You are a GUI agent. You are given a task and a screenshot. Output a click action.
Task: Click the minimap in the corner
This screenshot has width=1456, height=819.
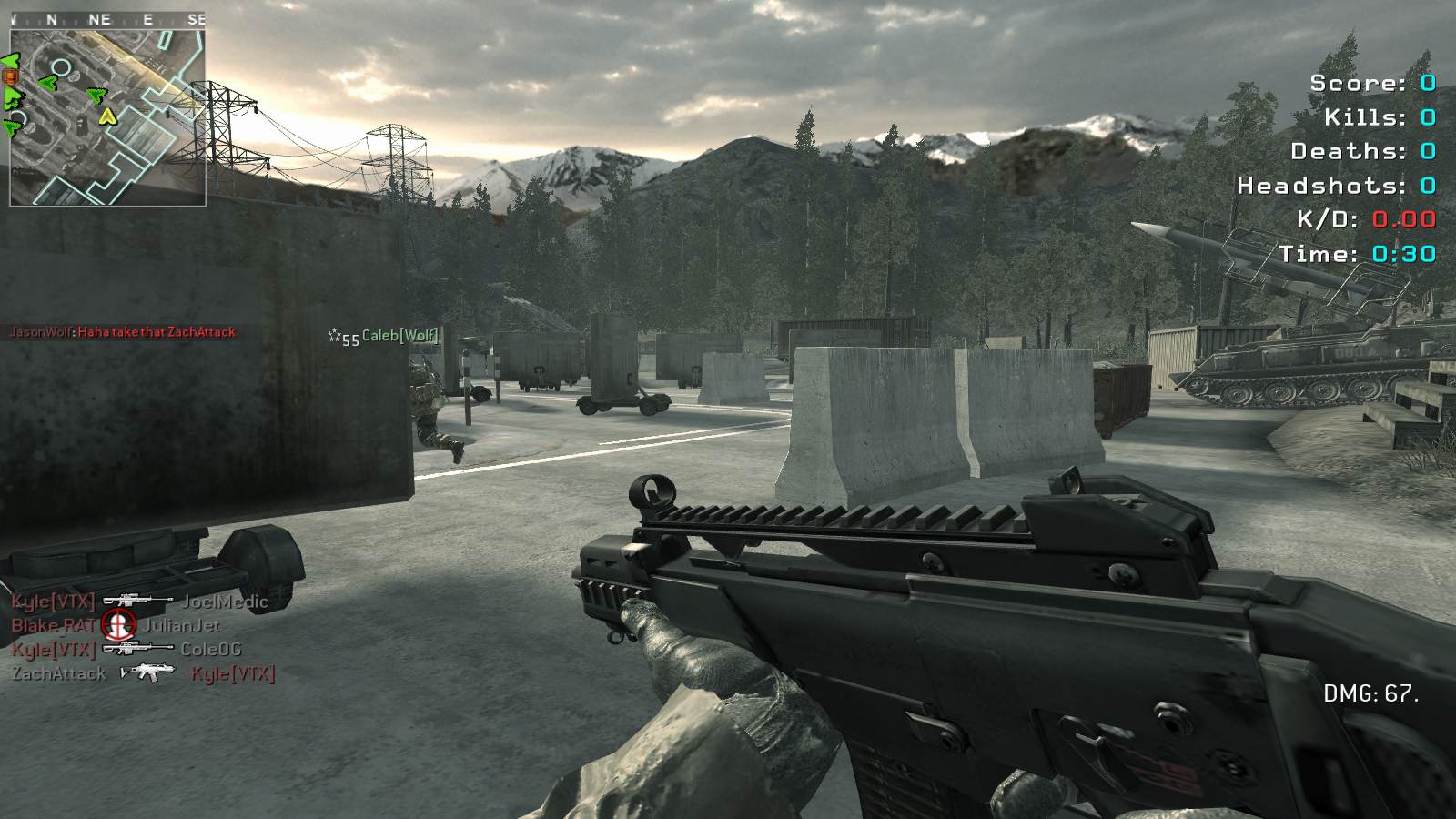pos(107,116)
